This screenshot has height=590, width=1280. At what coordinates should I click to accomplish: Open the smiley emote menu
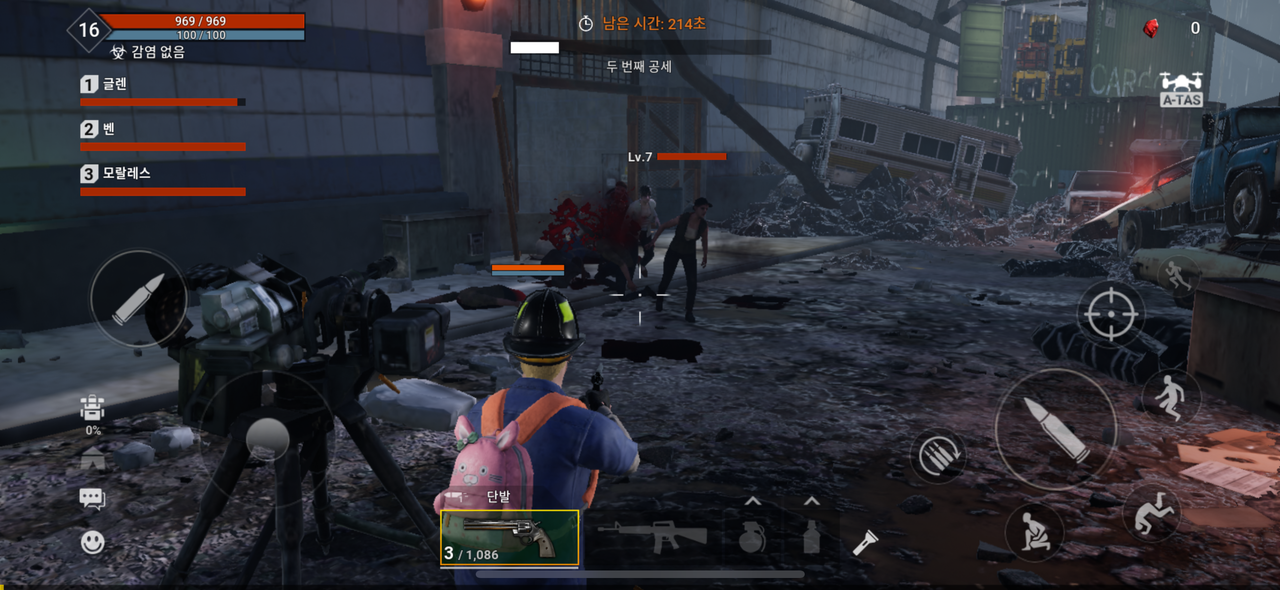(x=92, y=542)
